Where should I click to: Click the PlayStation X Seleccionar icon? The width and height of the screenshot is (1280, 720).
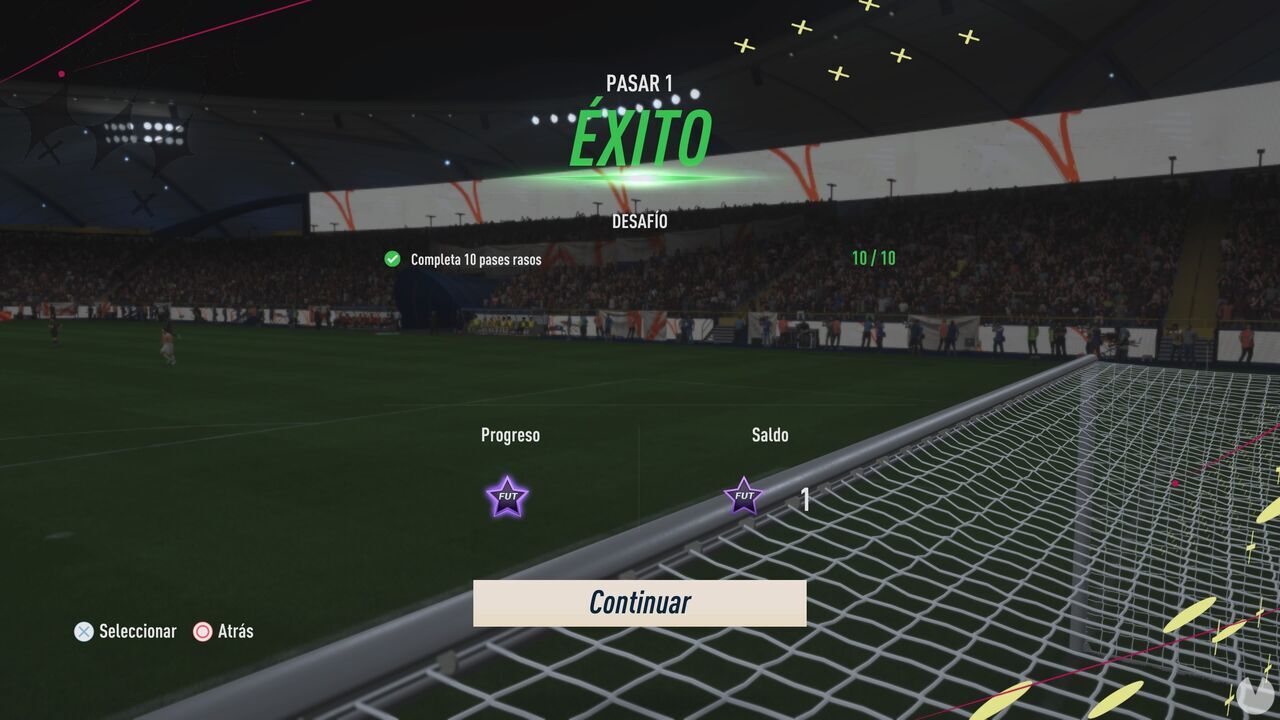click(x=82, y=631)
